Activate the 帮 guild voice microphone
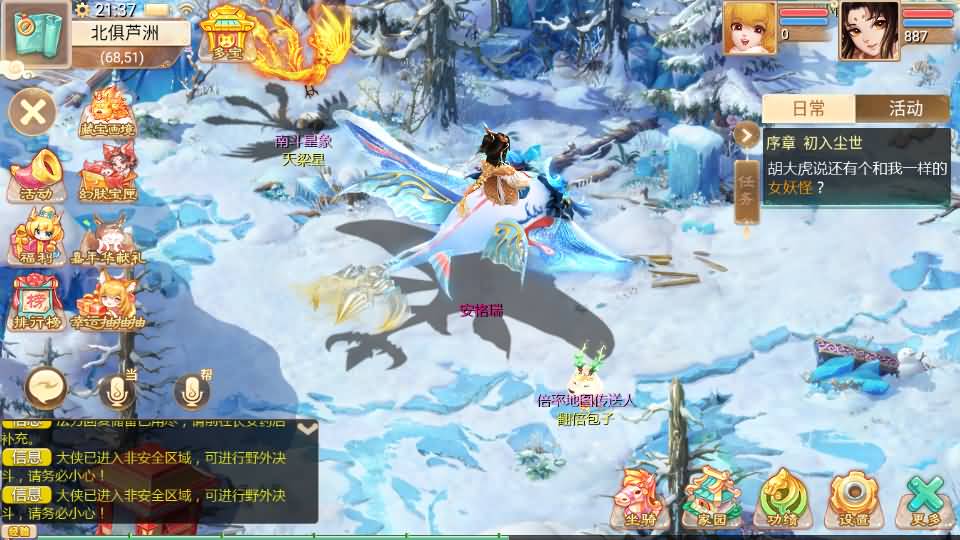 192,390
